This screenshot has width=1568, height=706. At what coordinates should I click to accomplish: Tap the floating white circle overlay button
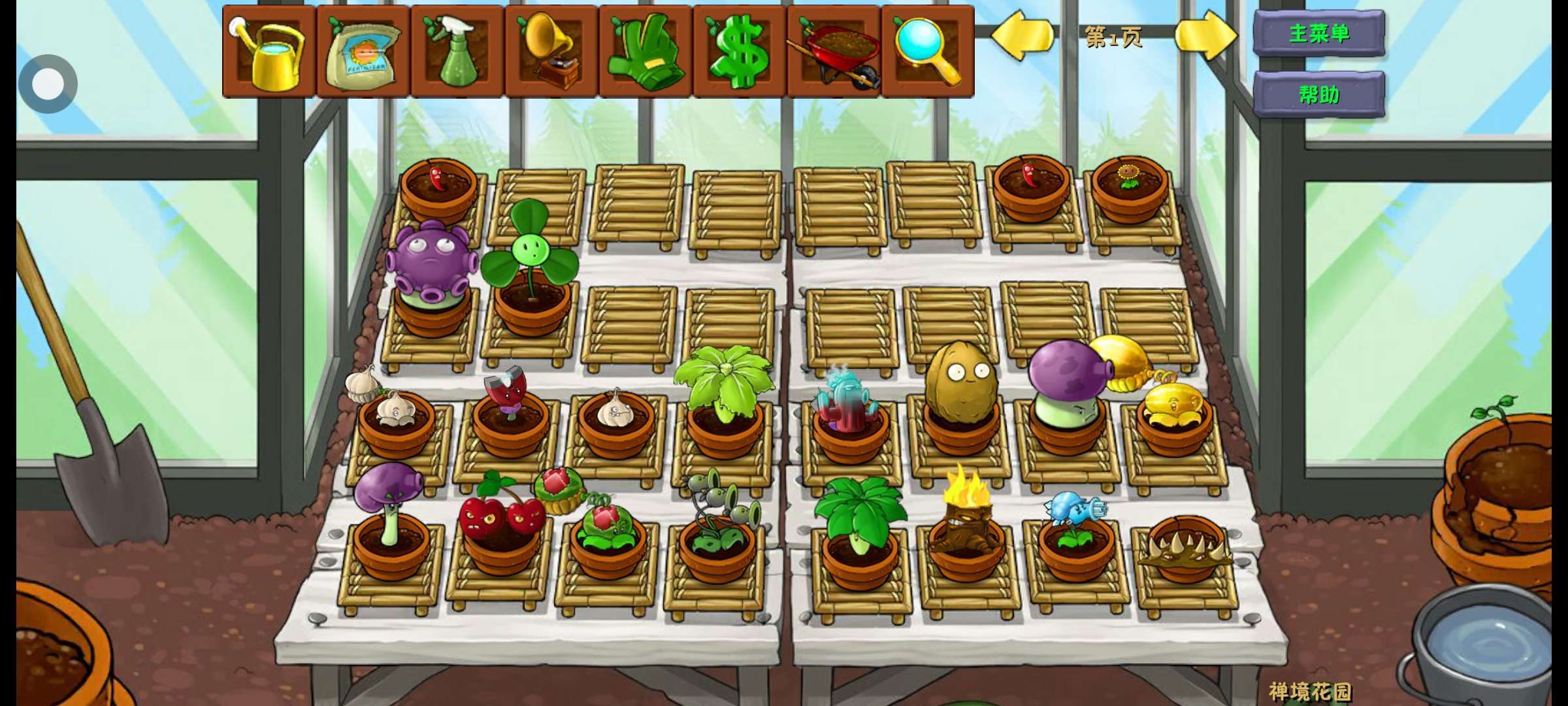coord(48,84)
